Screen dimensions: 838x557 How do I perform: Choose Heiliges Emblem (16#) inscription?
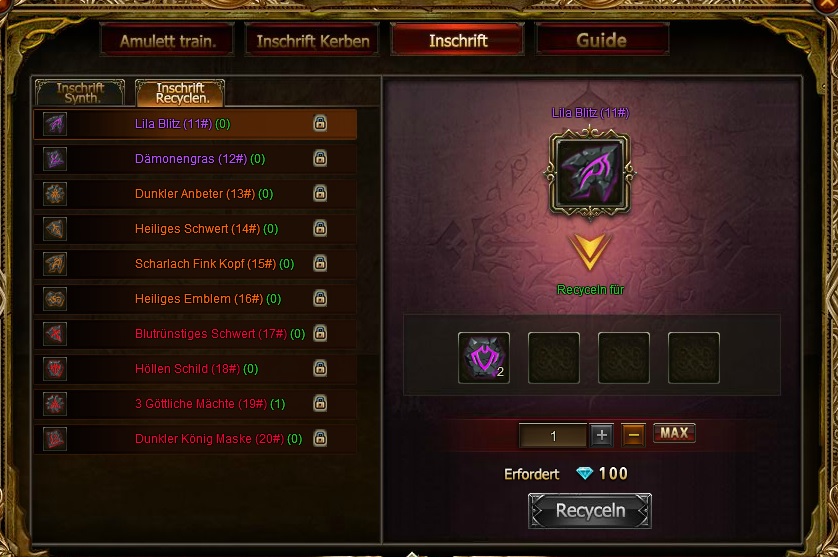[x=194, y=299]
